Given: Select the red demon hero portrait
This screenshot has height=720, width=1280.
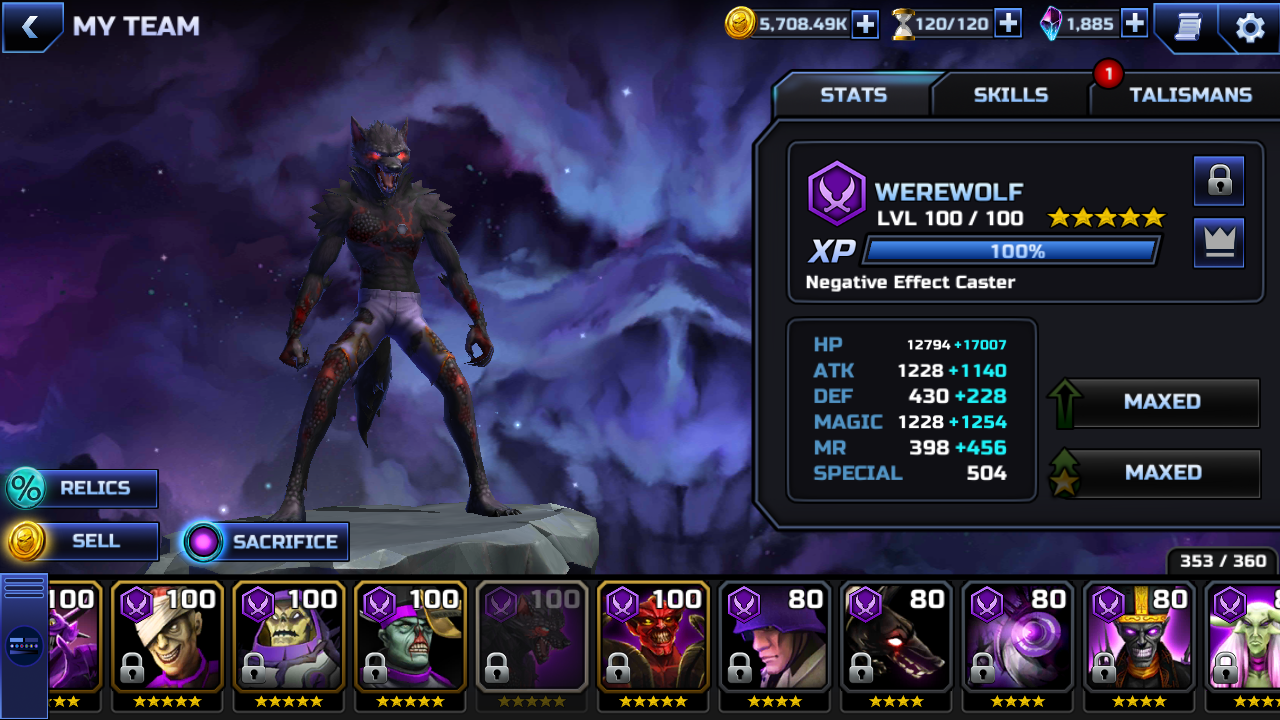Looking at the screenshot, I should point(653,637).
